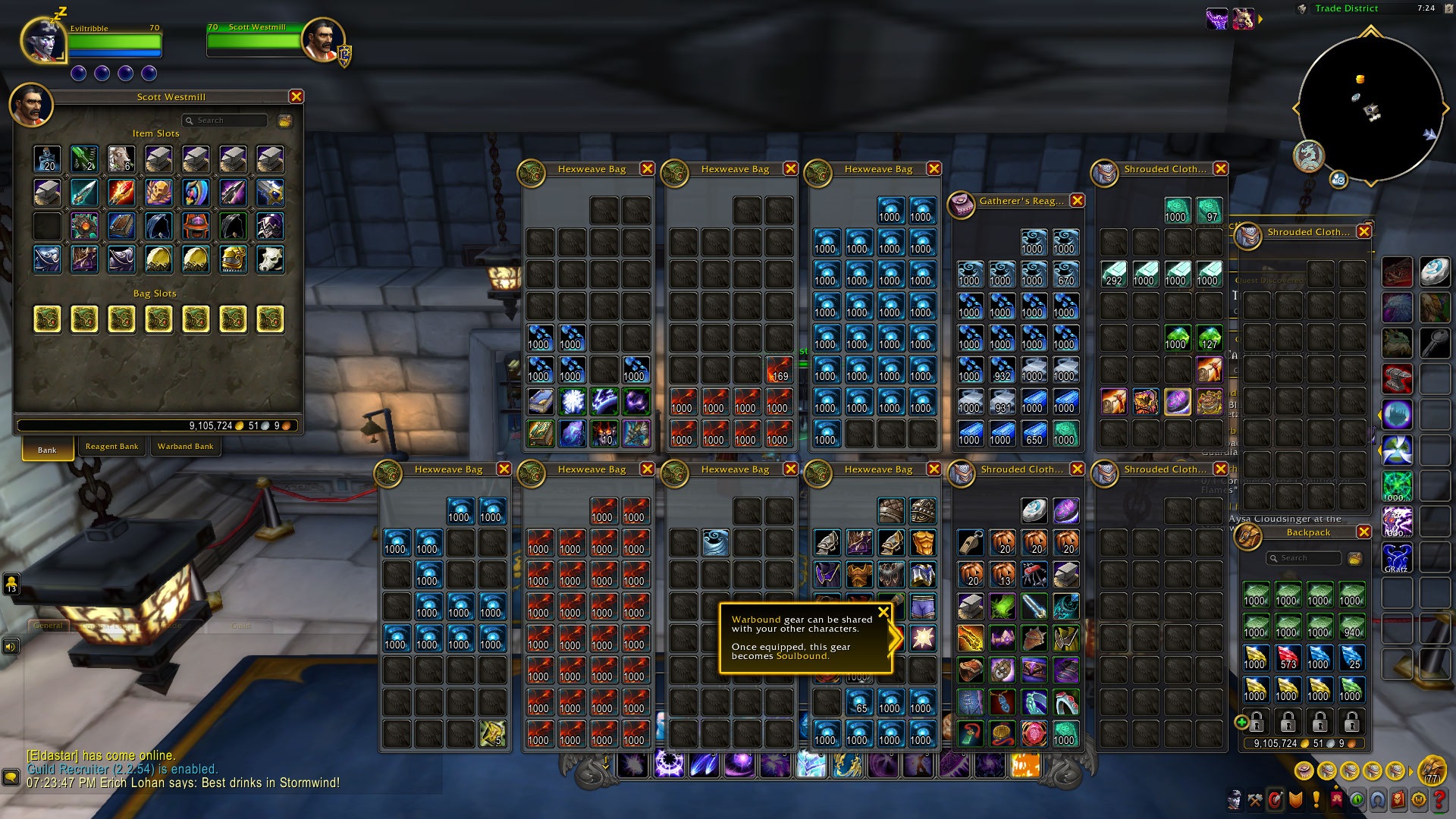The width and height of the screenshot is (1456, 819).
Task: Select the red item stack of 169
Action: pos(778,369)
